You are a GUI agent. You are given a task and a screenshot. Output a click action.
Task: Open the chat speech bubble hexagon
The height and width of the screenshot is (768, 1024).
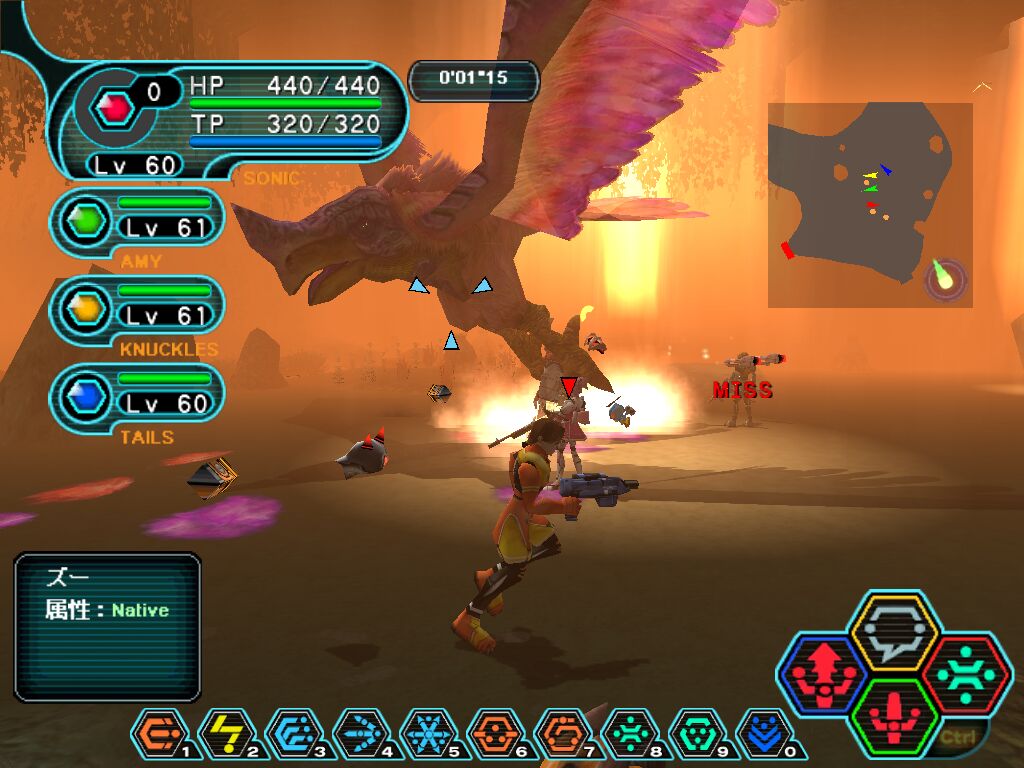click(893, 632)
